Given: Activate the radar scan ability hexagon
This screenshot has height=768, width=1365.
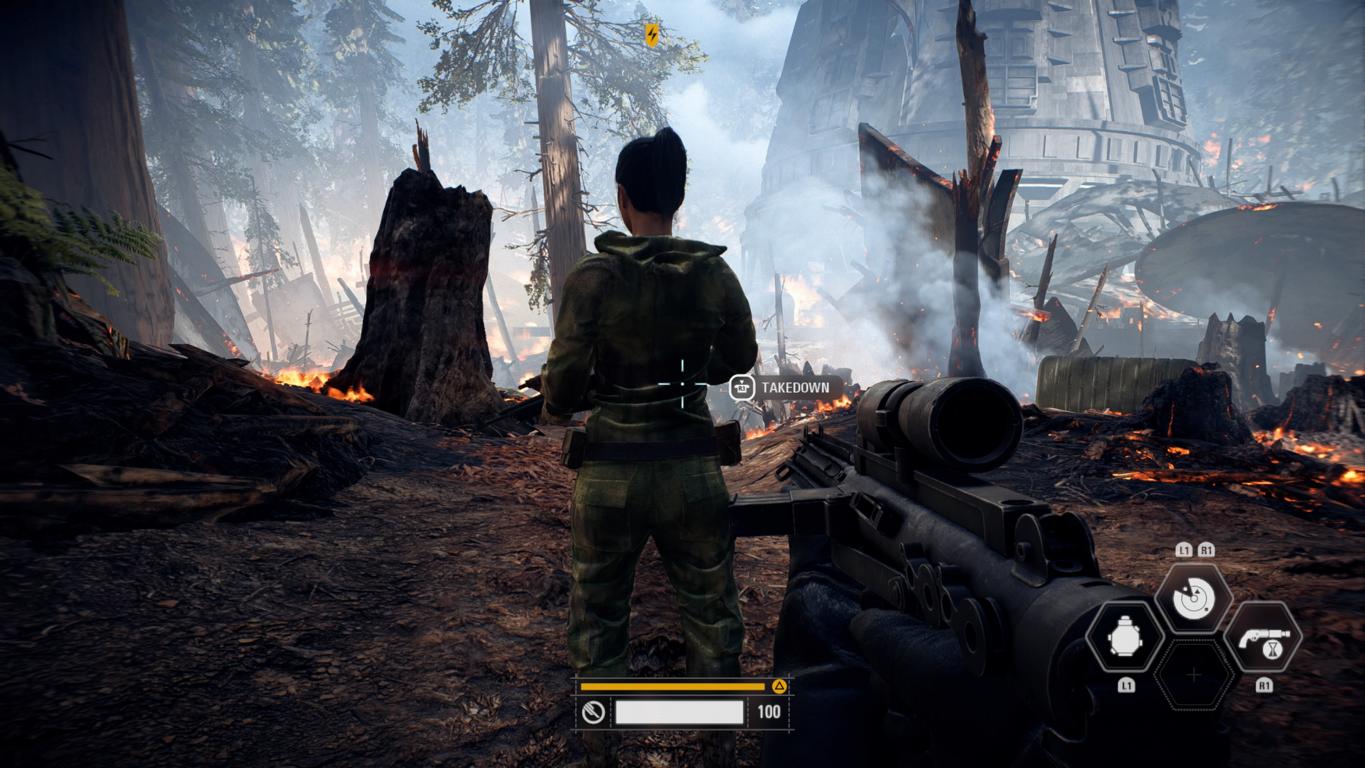Looking at the screenshot, I should (1193, 598).
